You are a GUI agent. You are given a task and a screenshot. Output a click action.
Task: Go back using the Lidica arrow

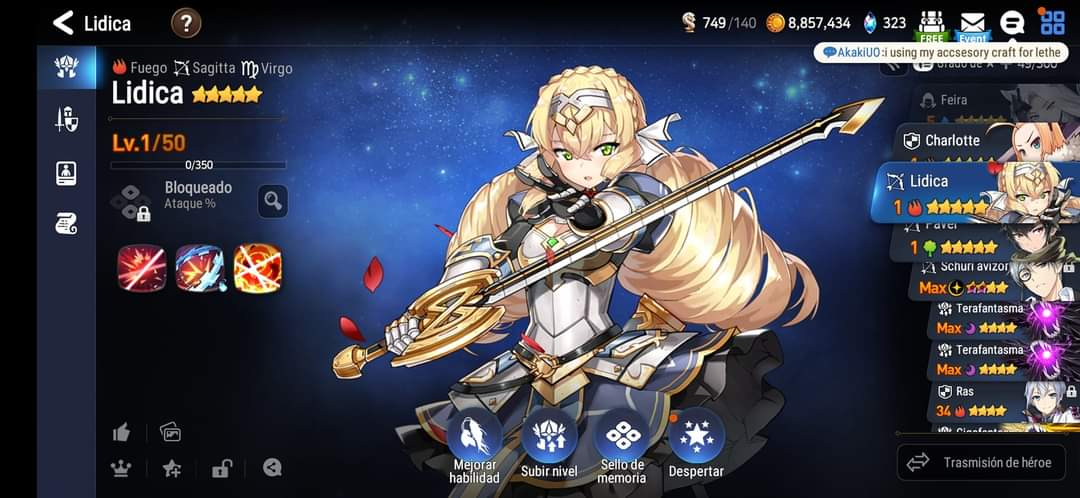[x=64, y=22]
